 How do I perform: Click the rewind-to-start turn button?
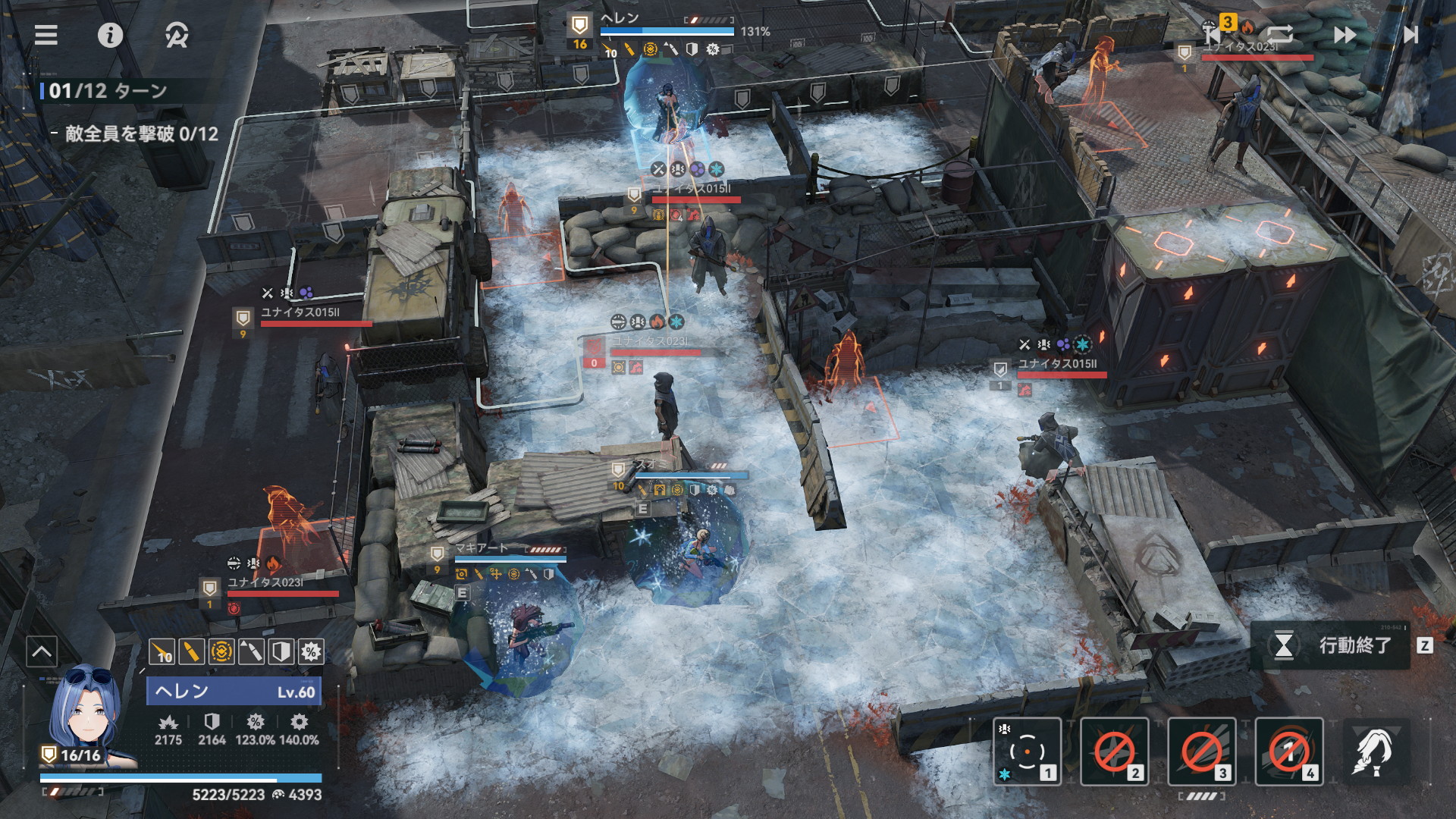(x=1212, y=35)
